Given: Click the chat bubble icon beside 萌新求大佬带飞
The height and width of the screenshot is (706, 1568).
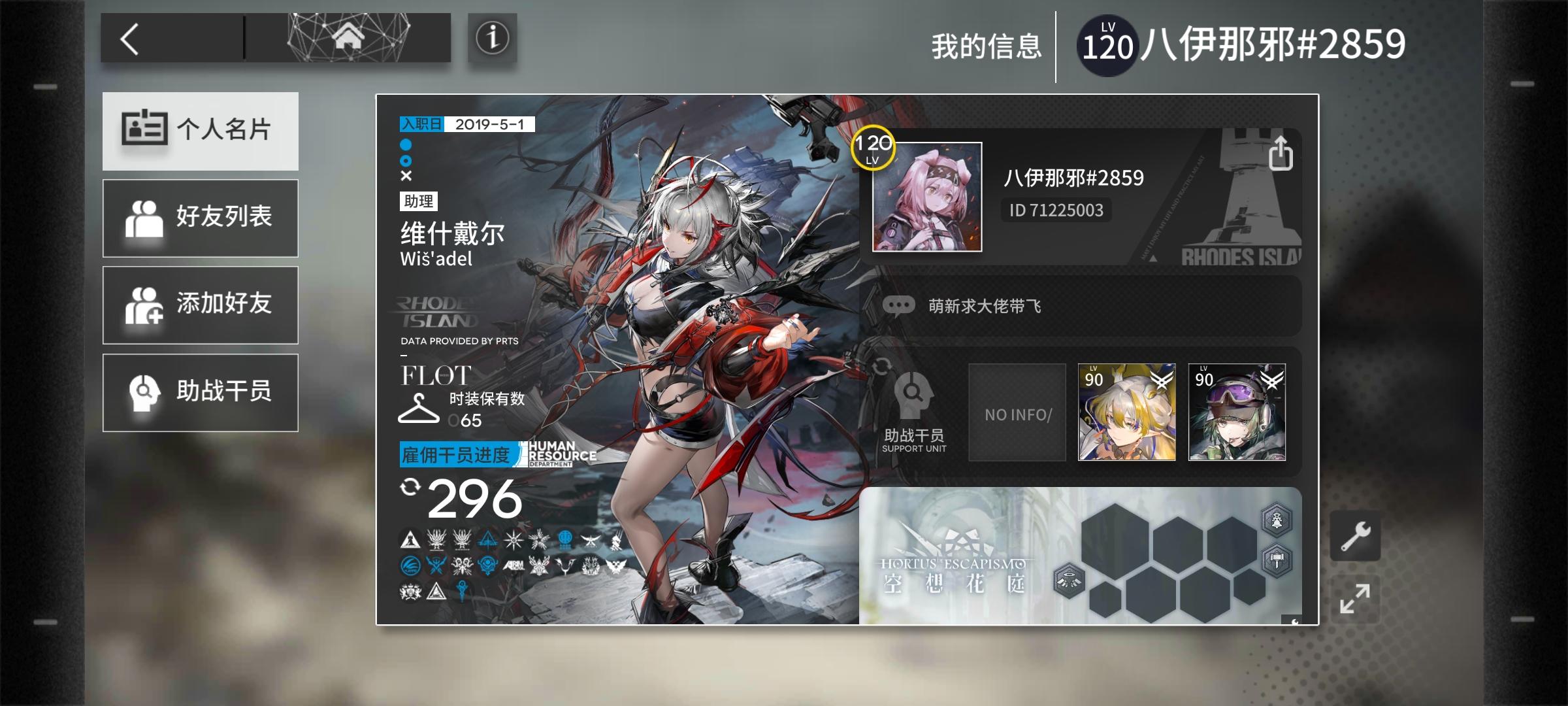Looking at the screenshot, I should (x=899, y=305).
